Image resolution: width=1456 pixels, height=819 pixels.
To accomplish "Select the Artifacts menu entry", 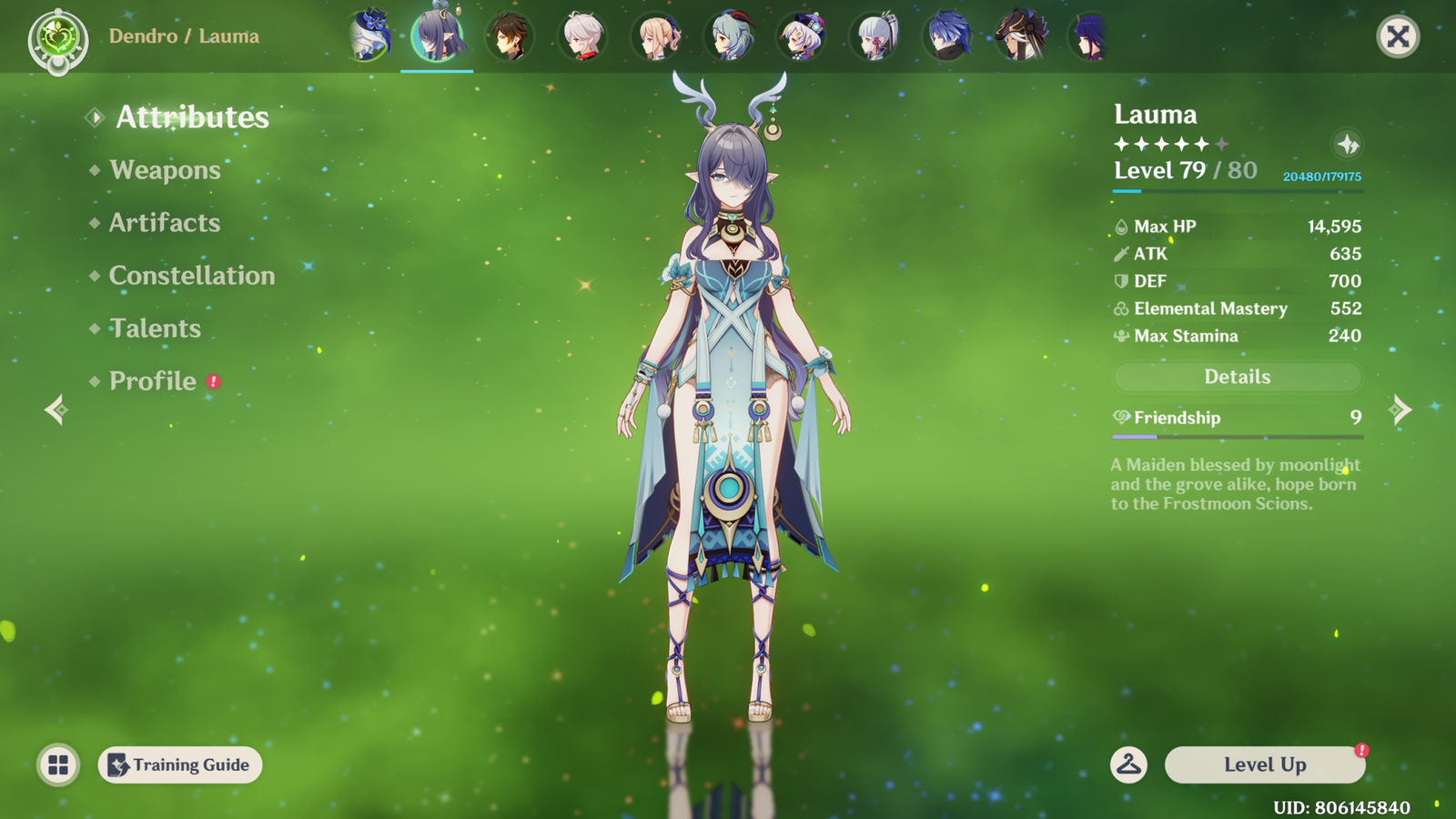I will click(x=165, y=223).
